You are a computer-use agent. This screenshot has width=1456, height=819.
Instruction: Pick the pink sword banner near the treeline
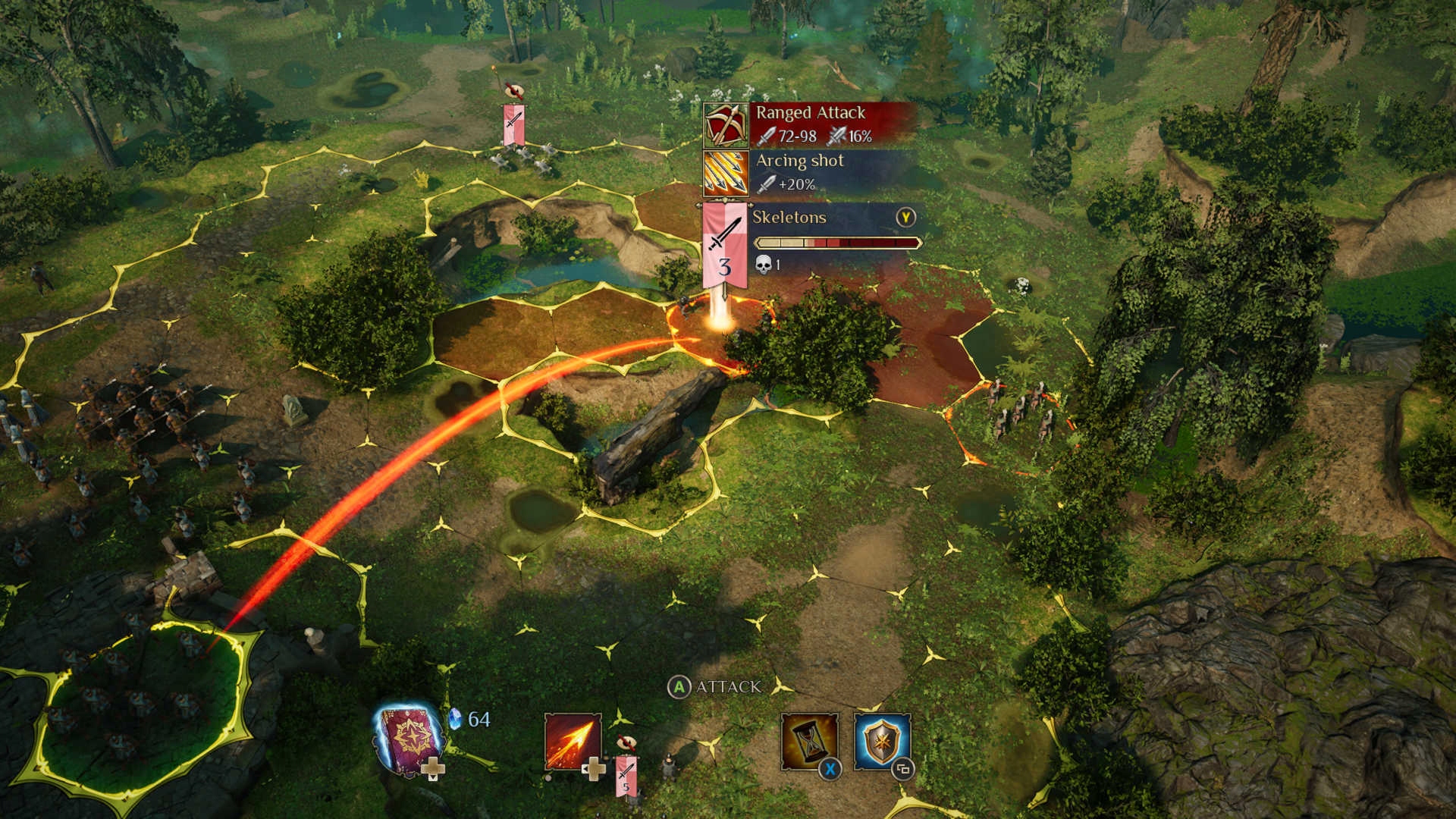click(x=513, y=124)
